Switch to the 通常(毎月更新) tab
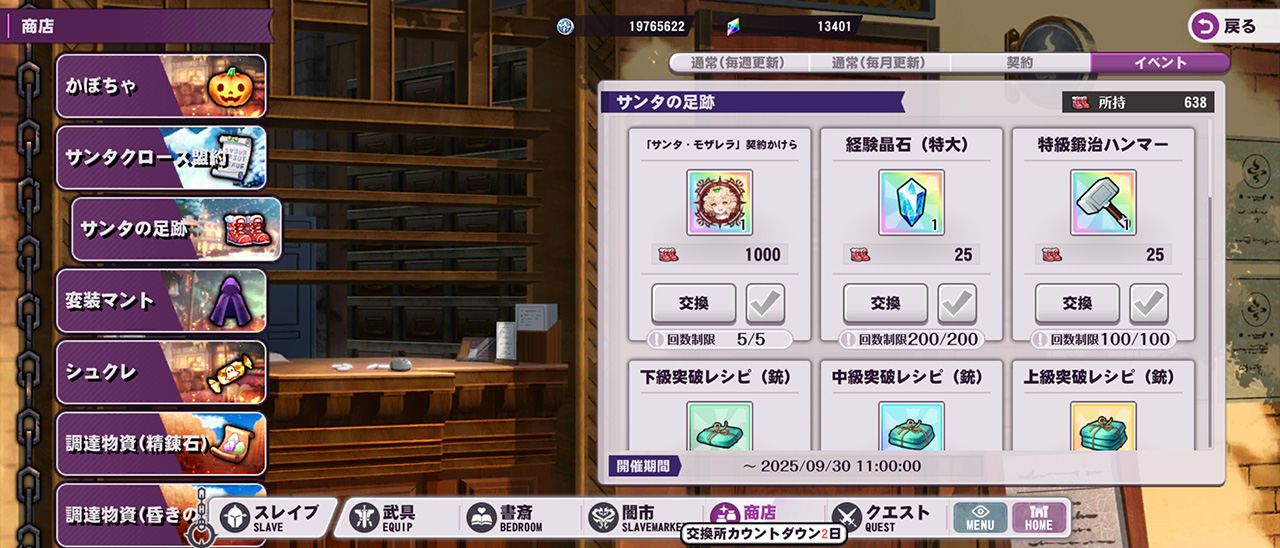The image size is (1280, 548). (879, 62)
